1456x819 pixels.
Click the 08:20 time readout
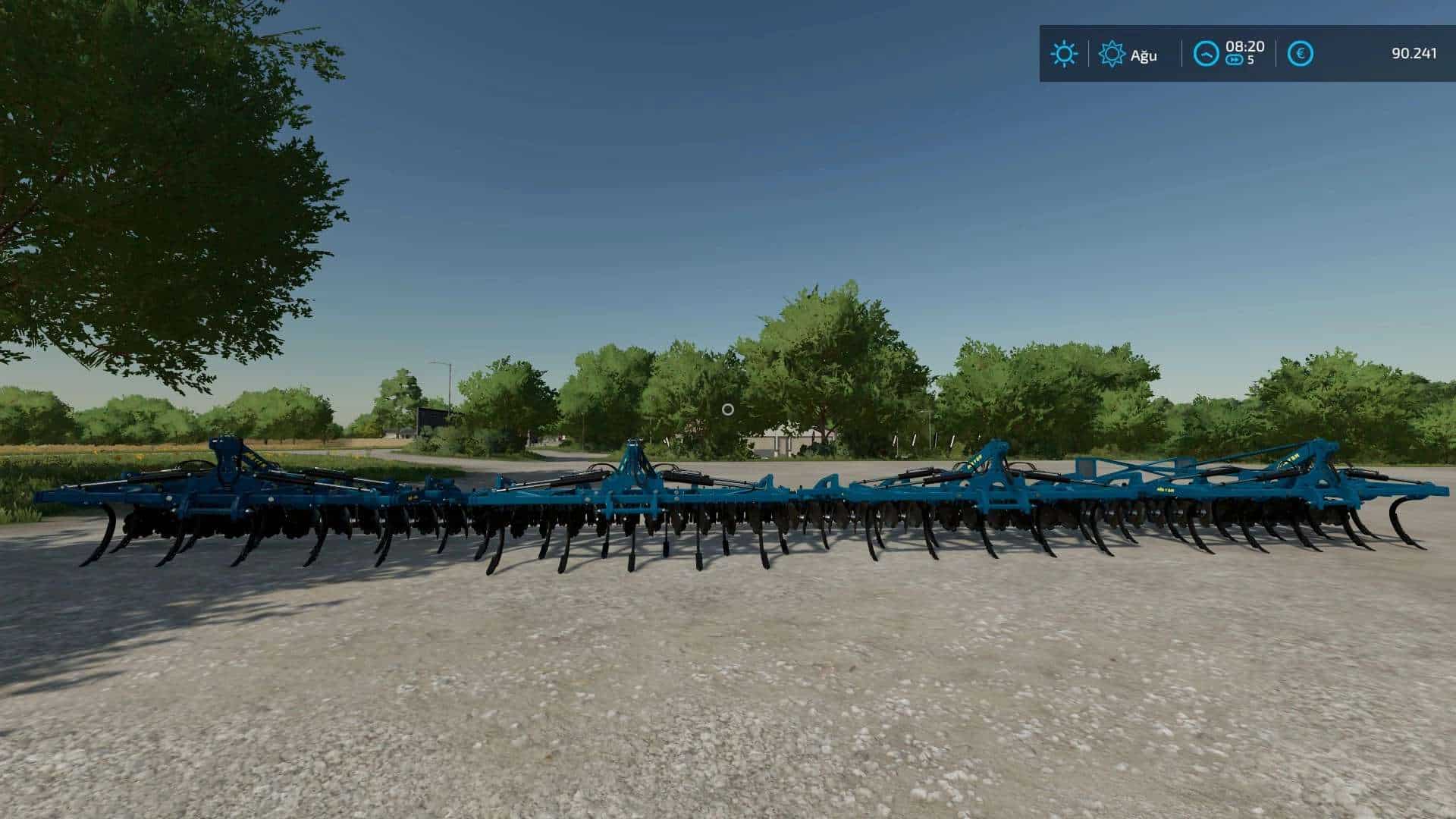[x=1246, y=46]
